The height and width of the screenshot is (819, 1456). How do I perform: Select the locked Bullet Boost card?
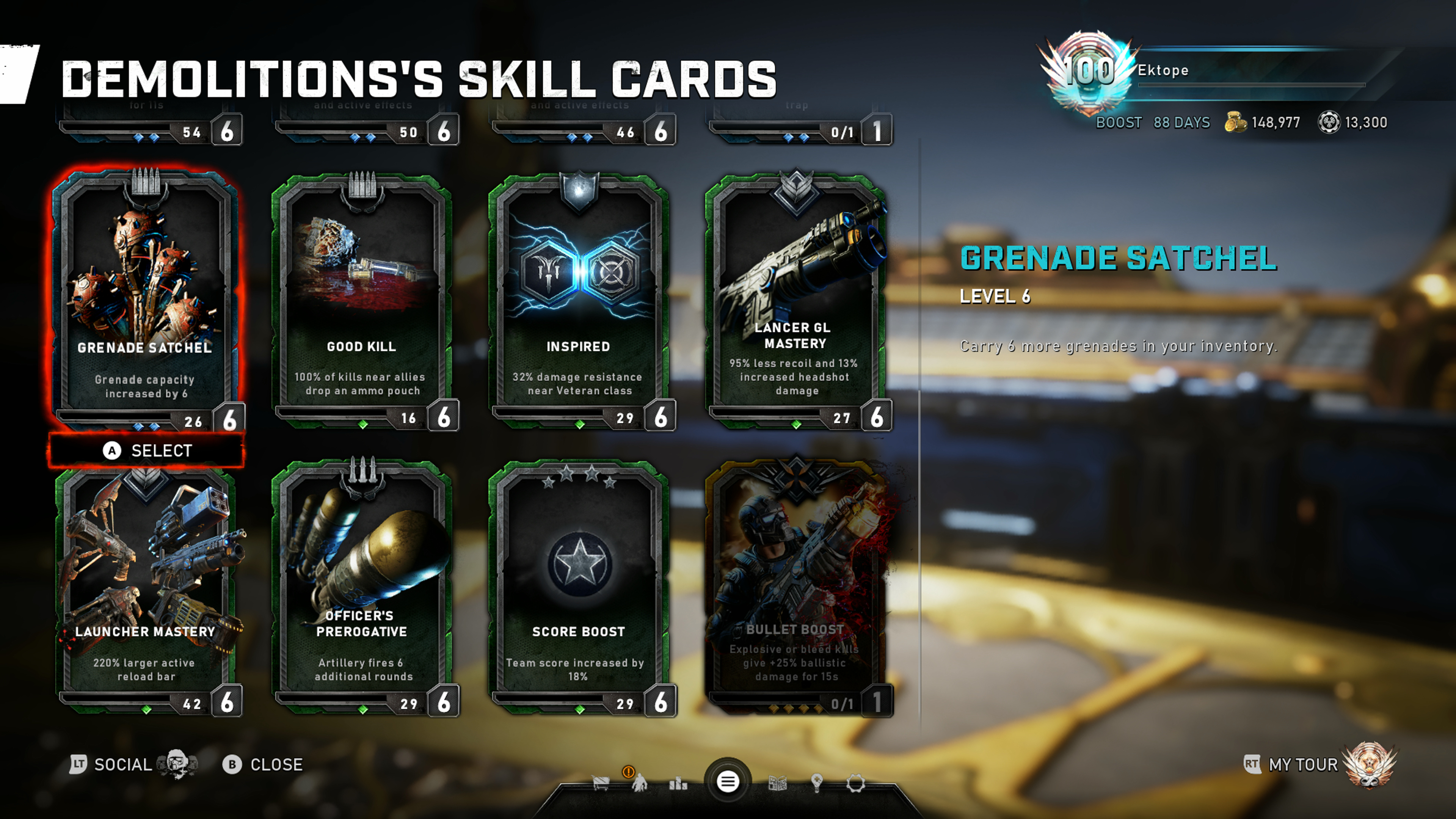[795, 588]
